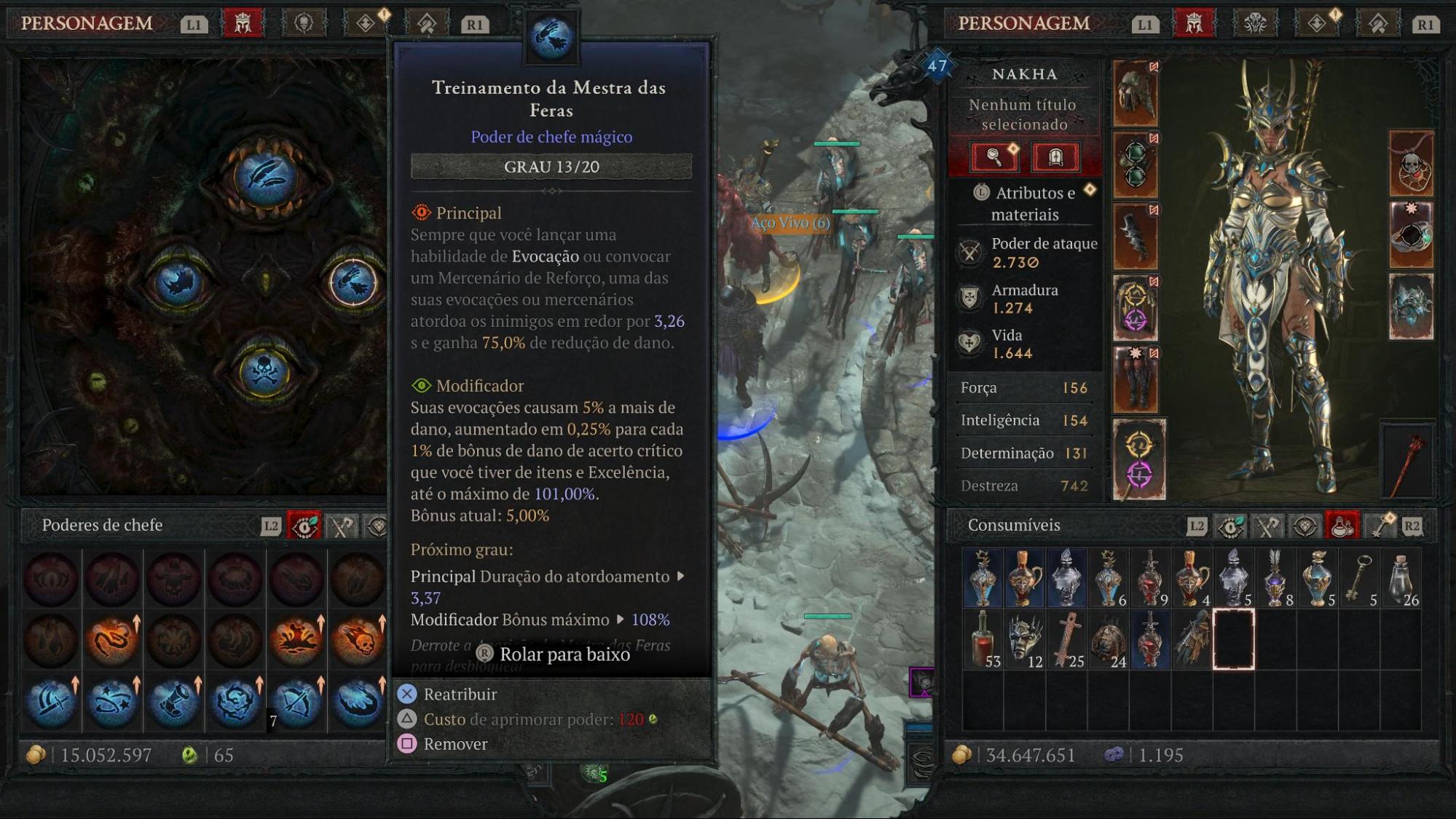Select the old key with count 5
1456x819 pixels.
coord(1360,579)
